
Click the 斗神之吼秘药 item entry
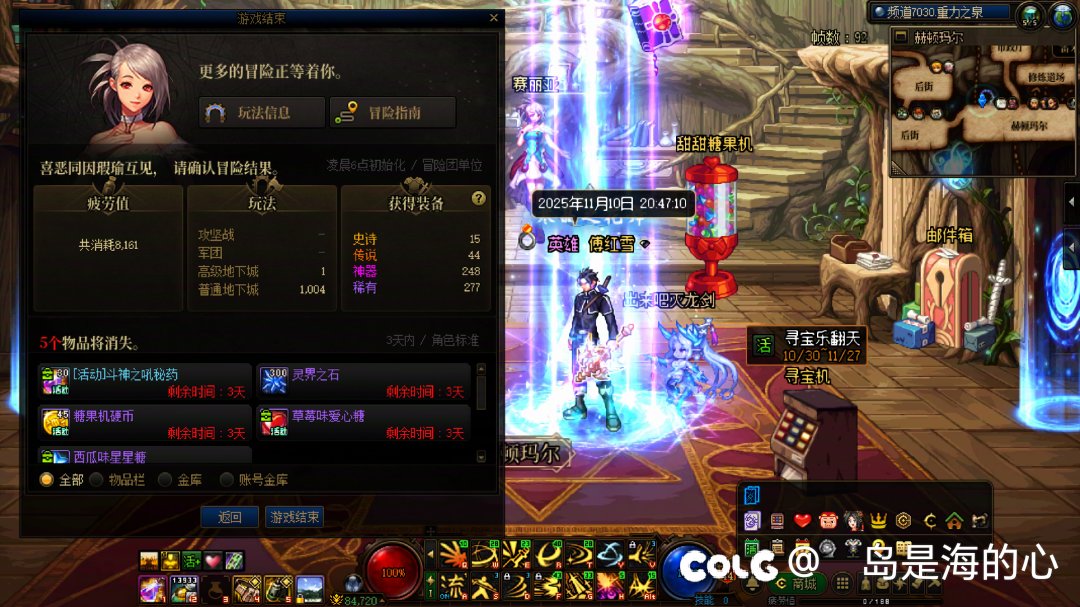pos(145,383)
